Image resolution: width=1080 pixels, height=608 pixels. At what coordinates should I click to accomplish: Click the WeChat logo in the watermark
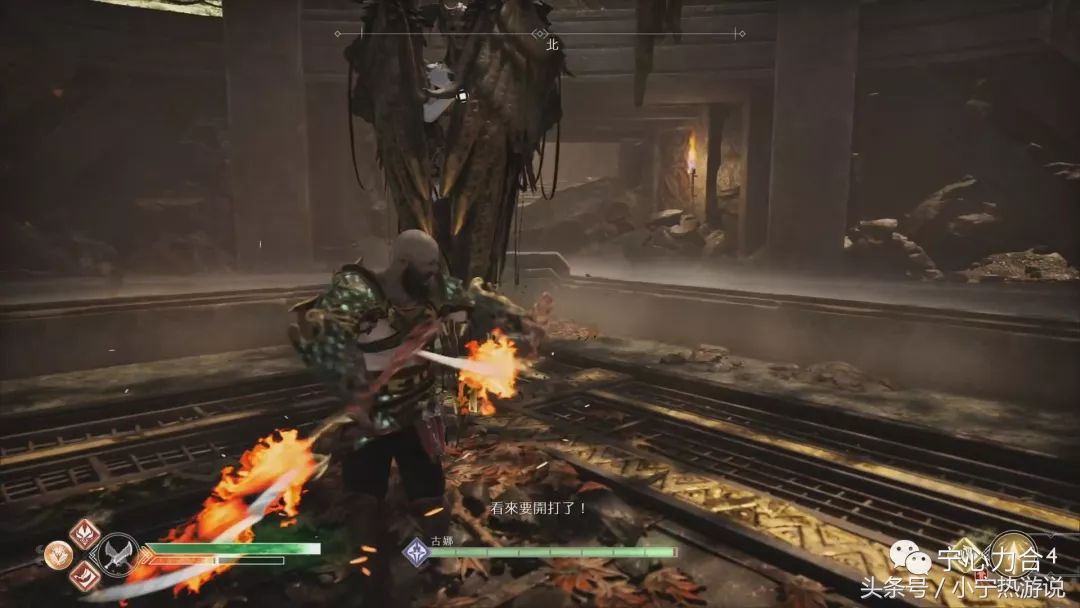(x=911, y=559)
